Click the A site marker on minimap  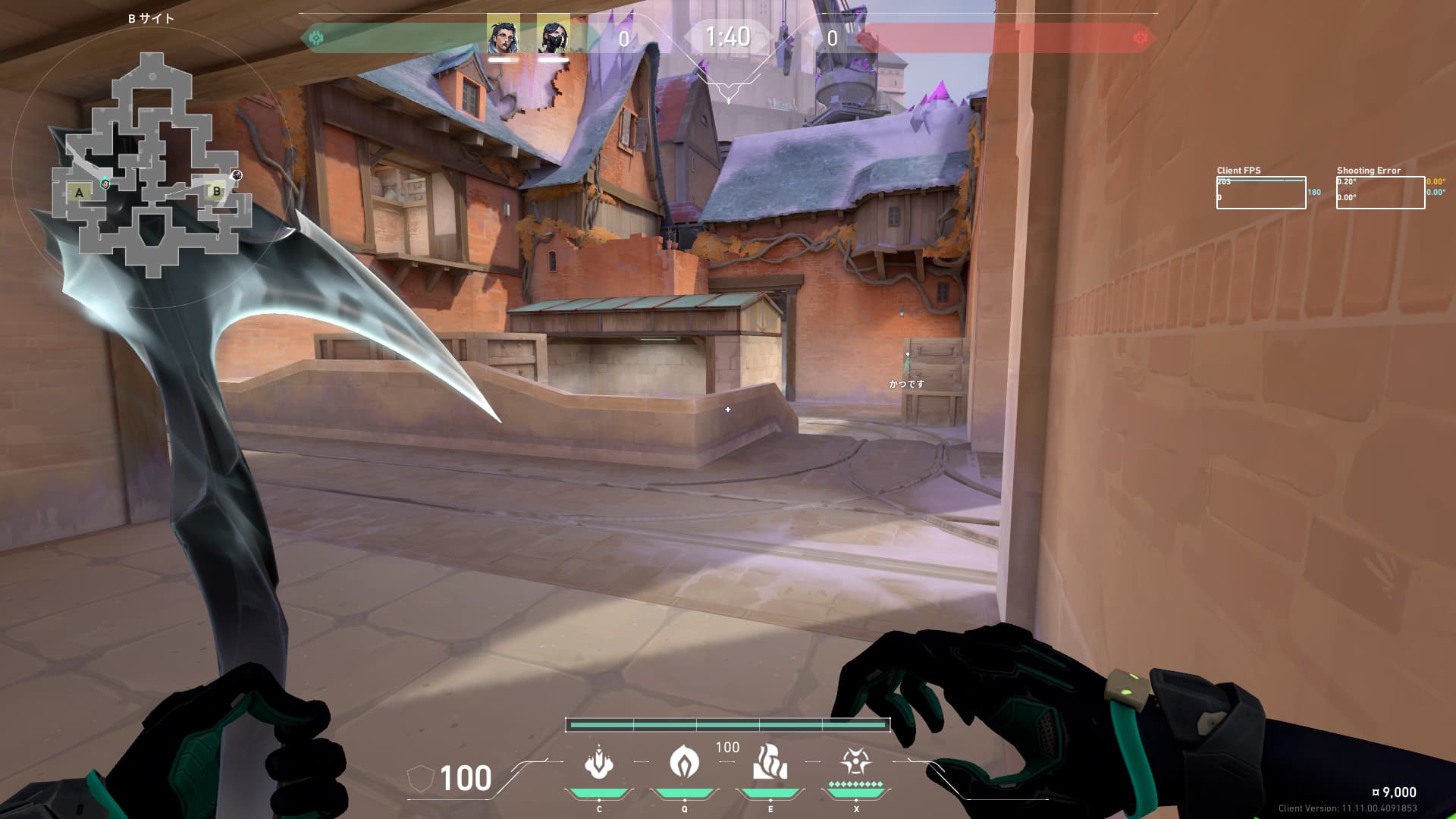[x=80, y=193]
